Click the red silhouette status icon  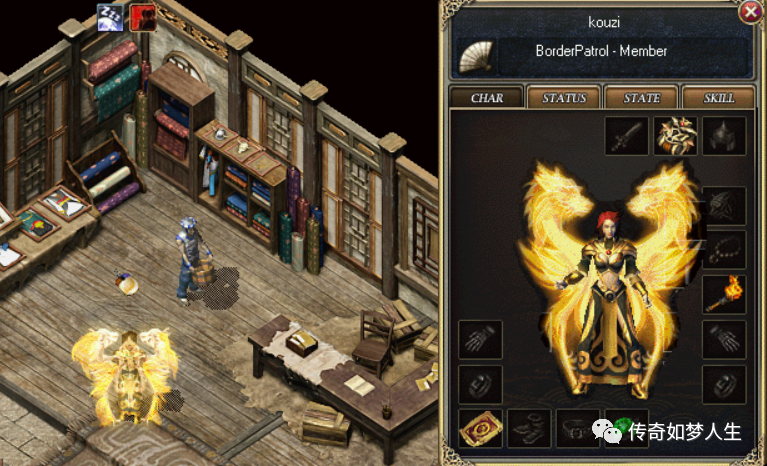click(x=142, y=17)
